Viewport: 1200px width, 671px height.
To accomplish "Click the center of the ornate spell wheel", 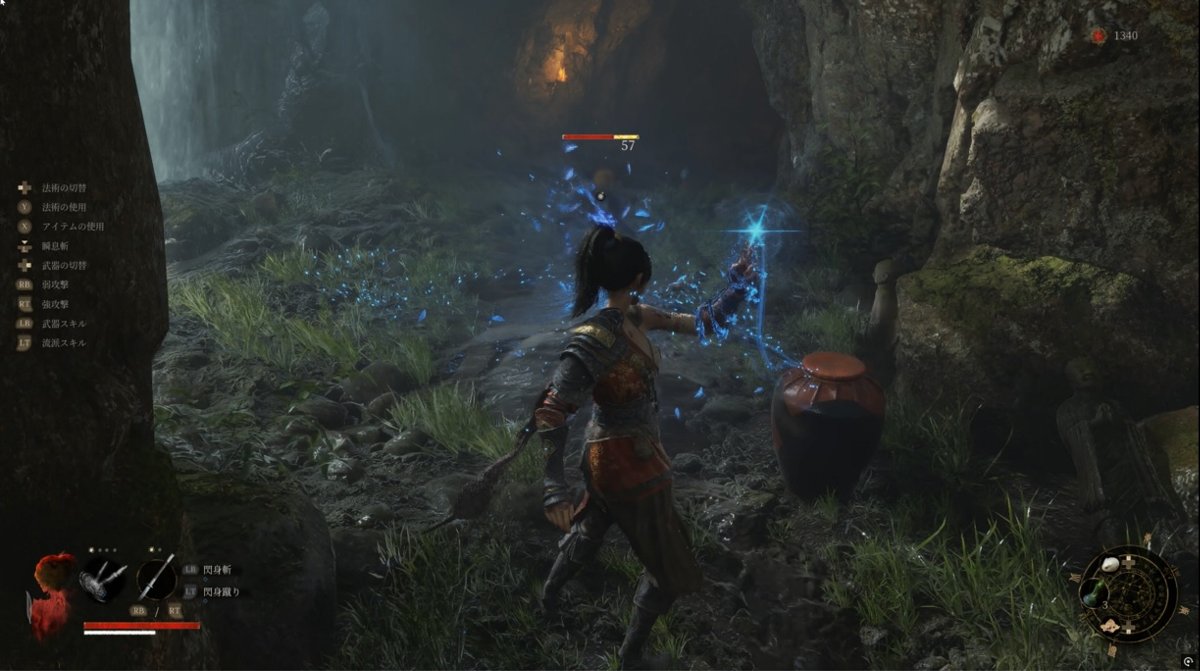I will (x=1130, y=594).
